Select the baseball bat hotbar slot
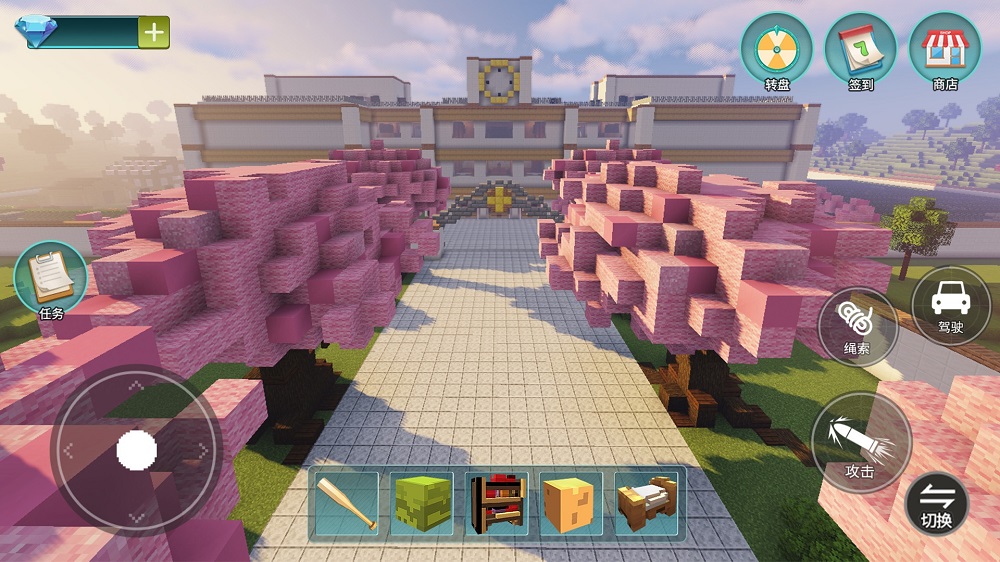Image resolution: width=1000 pixels, height=562 pixels. 347,504
